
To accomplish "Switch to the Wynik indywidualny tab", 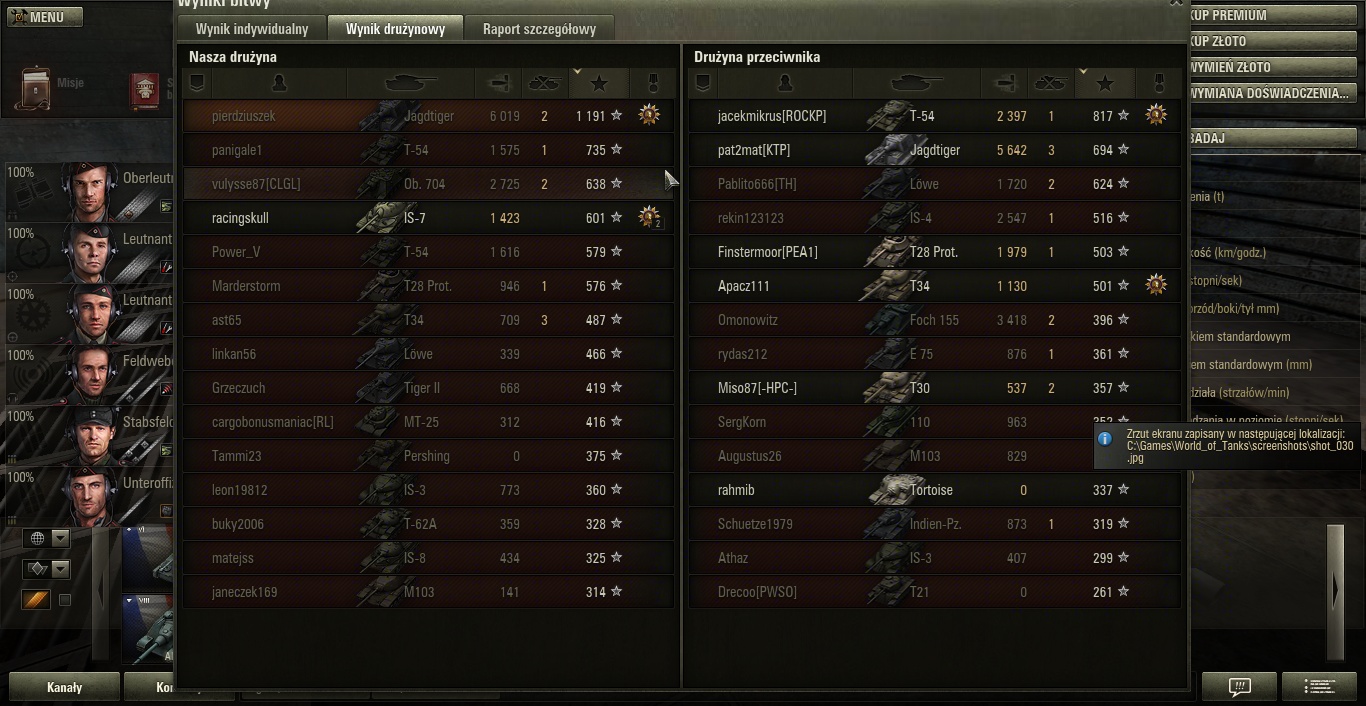I will pyautogui.click(x=251, y=29).
